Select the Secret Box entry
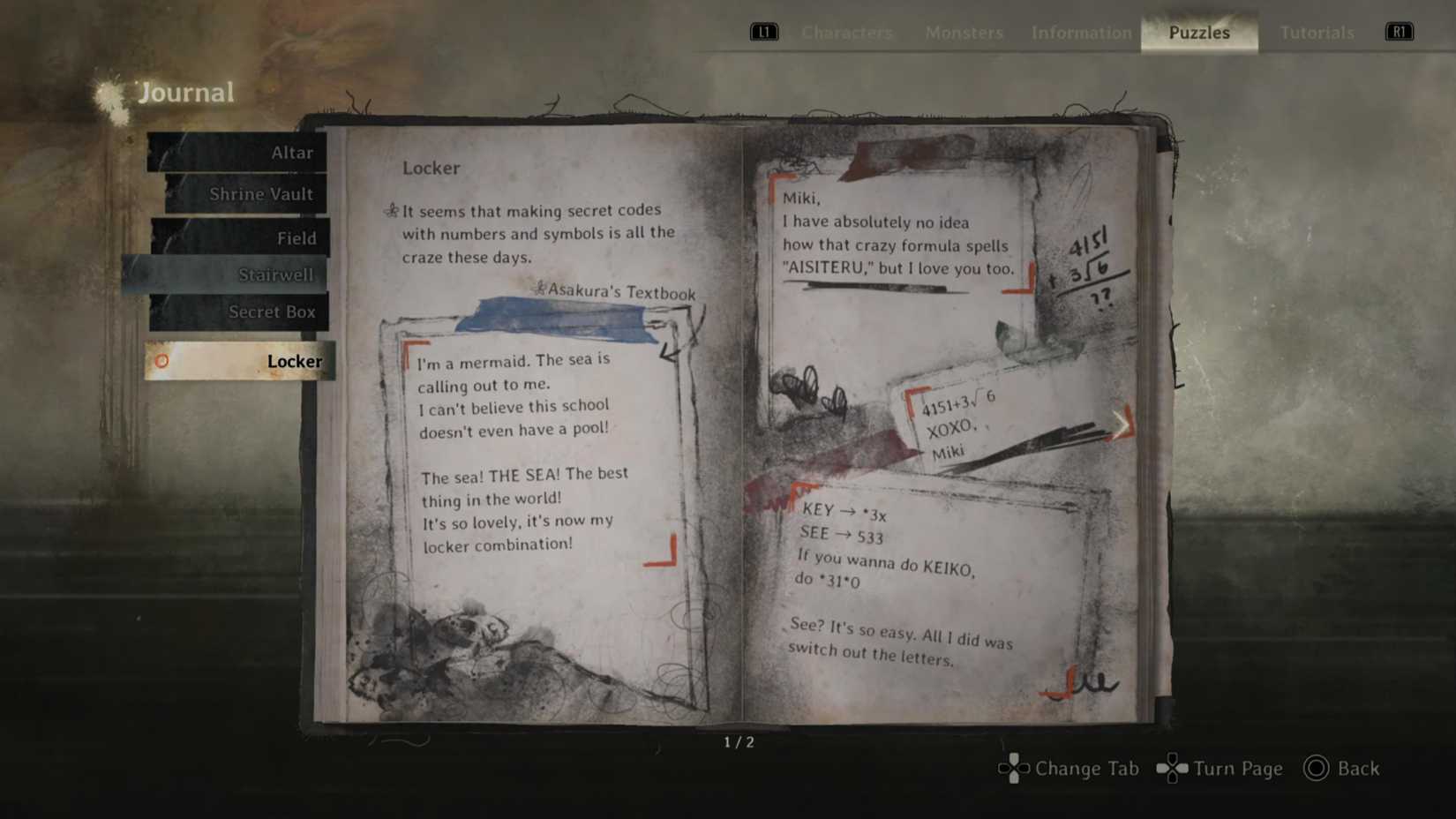The width and height of the screenshot is (1456, 819). pyautogui.click(x=273, y=312)
